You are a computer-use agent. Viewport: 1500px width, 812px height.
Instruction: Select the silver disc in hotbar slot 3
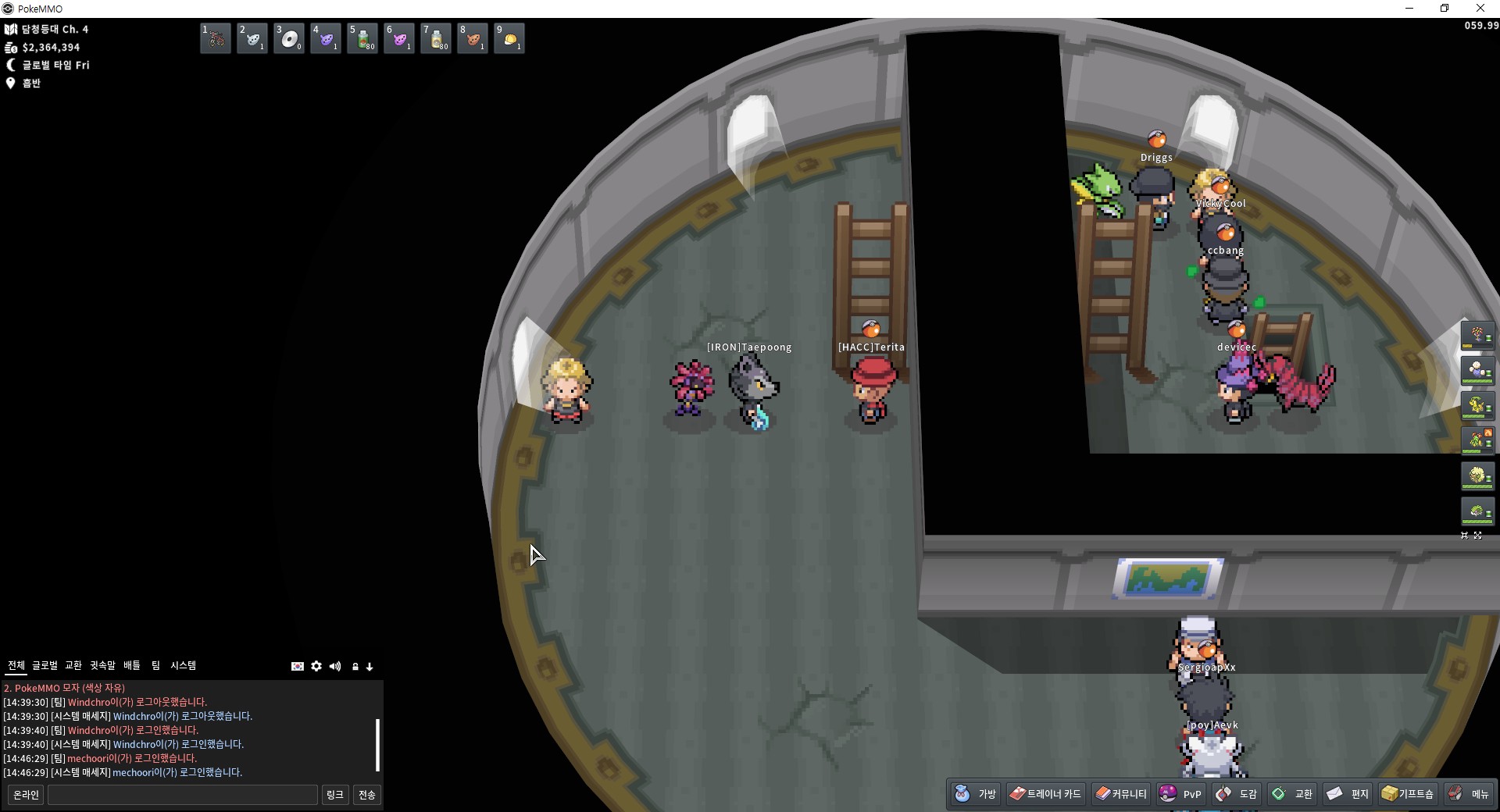pyautogui.click(x=289, y=38)
